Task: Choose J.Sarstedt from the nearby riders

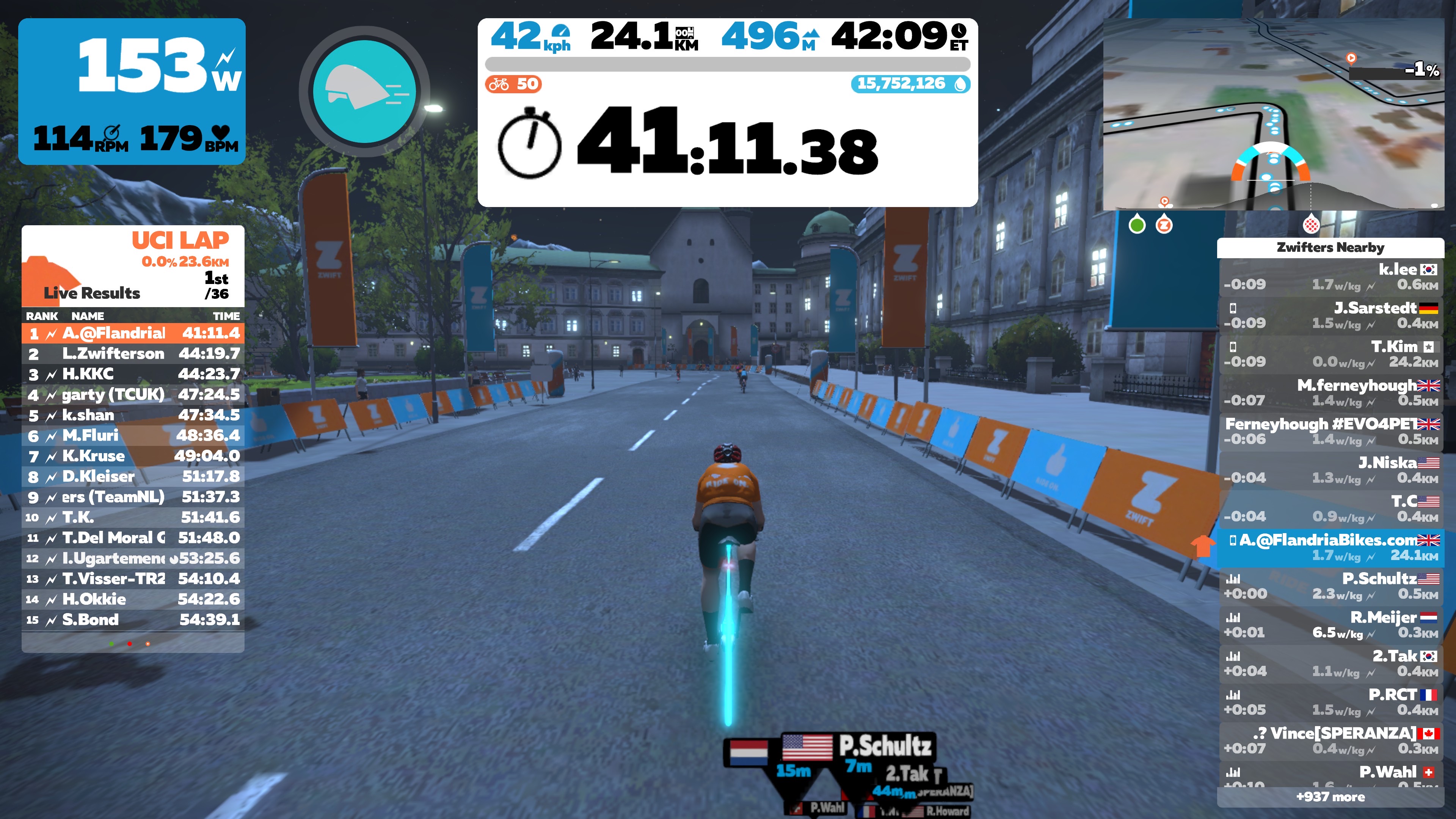Action: coord(1330,315)
